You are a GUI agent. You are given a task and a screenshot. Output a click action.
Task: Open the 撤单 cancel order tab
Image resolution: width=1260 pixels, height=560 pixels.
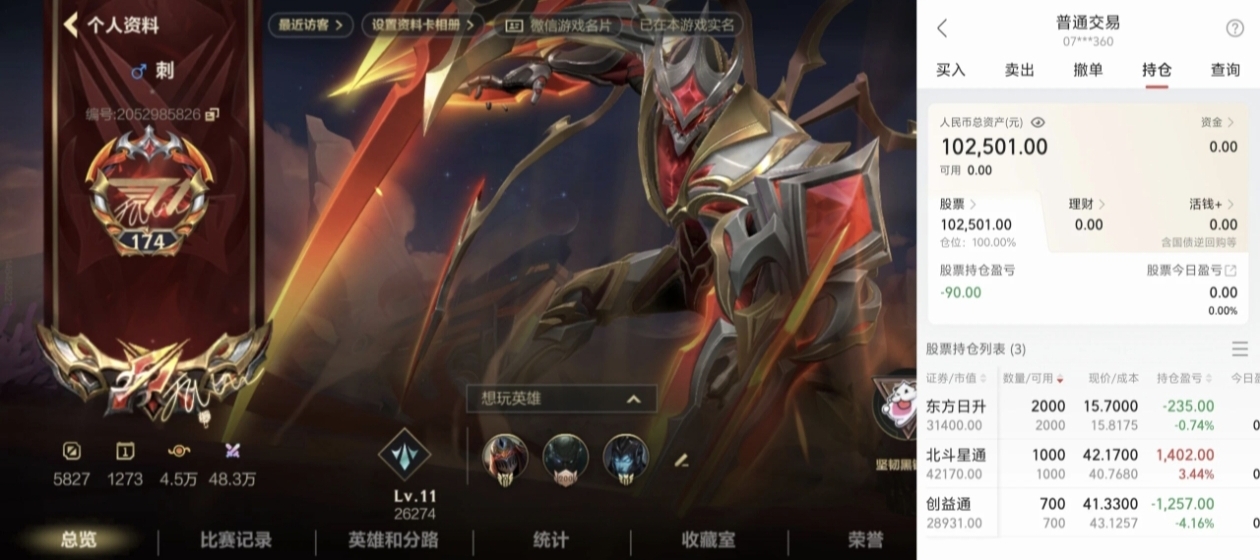(1088, 70)
